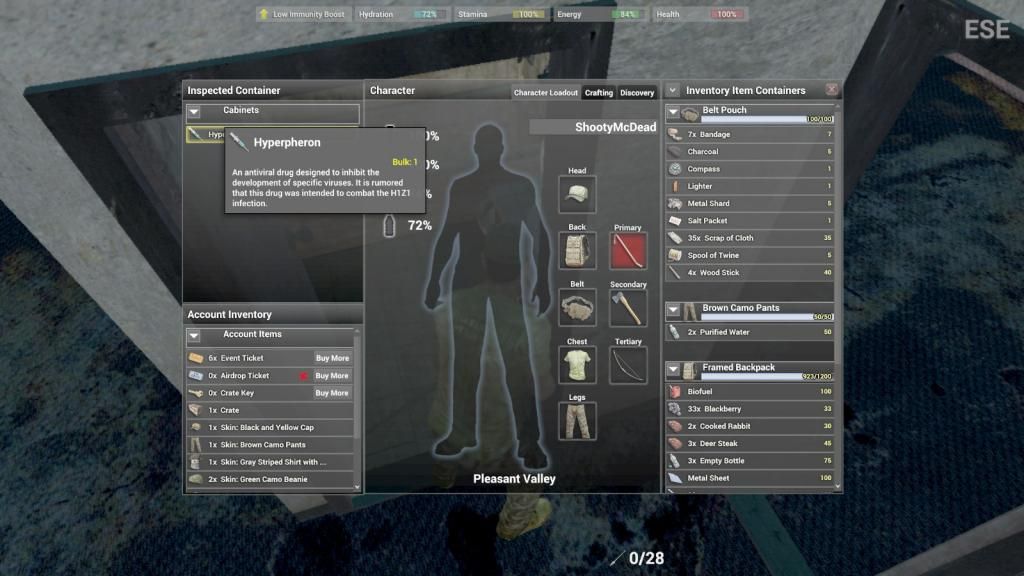Select the Head equipment slot cap
Viewport: 1024px width, 576px height.
(x=577, y=194)
